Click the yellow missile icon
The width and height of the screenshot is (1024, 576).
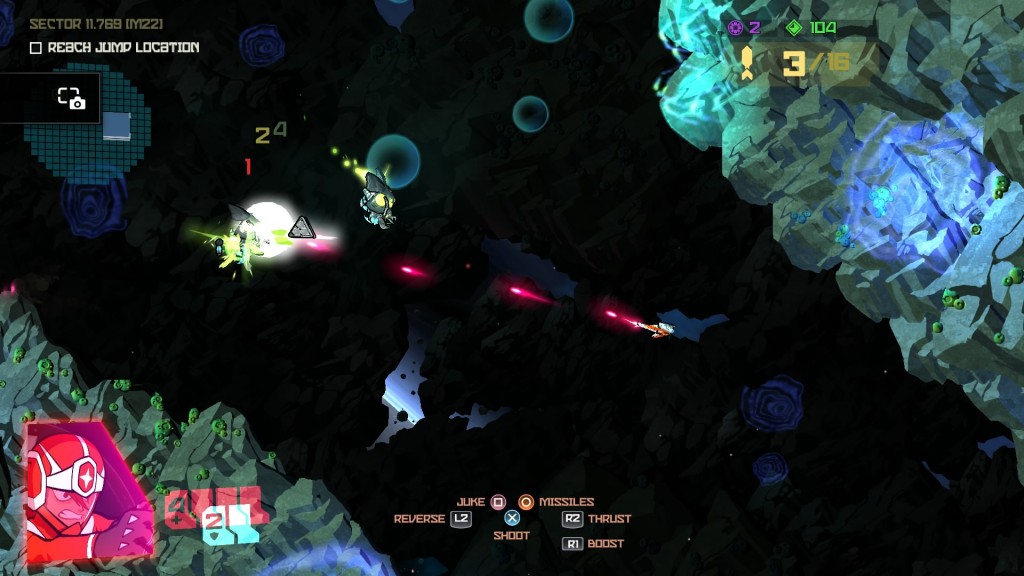[x=747, y=64]
